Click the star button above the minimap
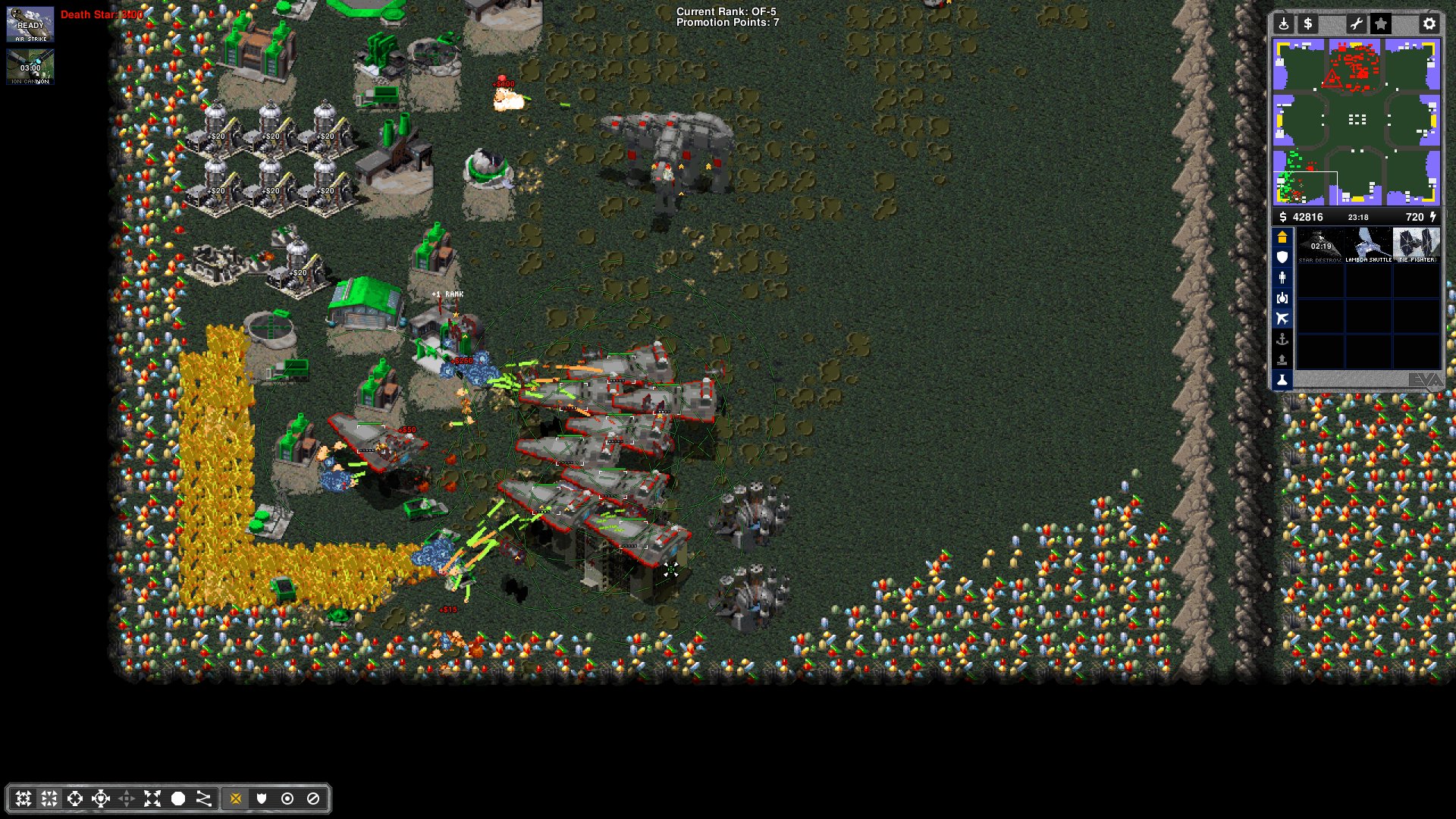 [1381, 24]
